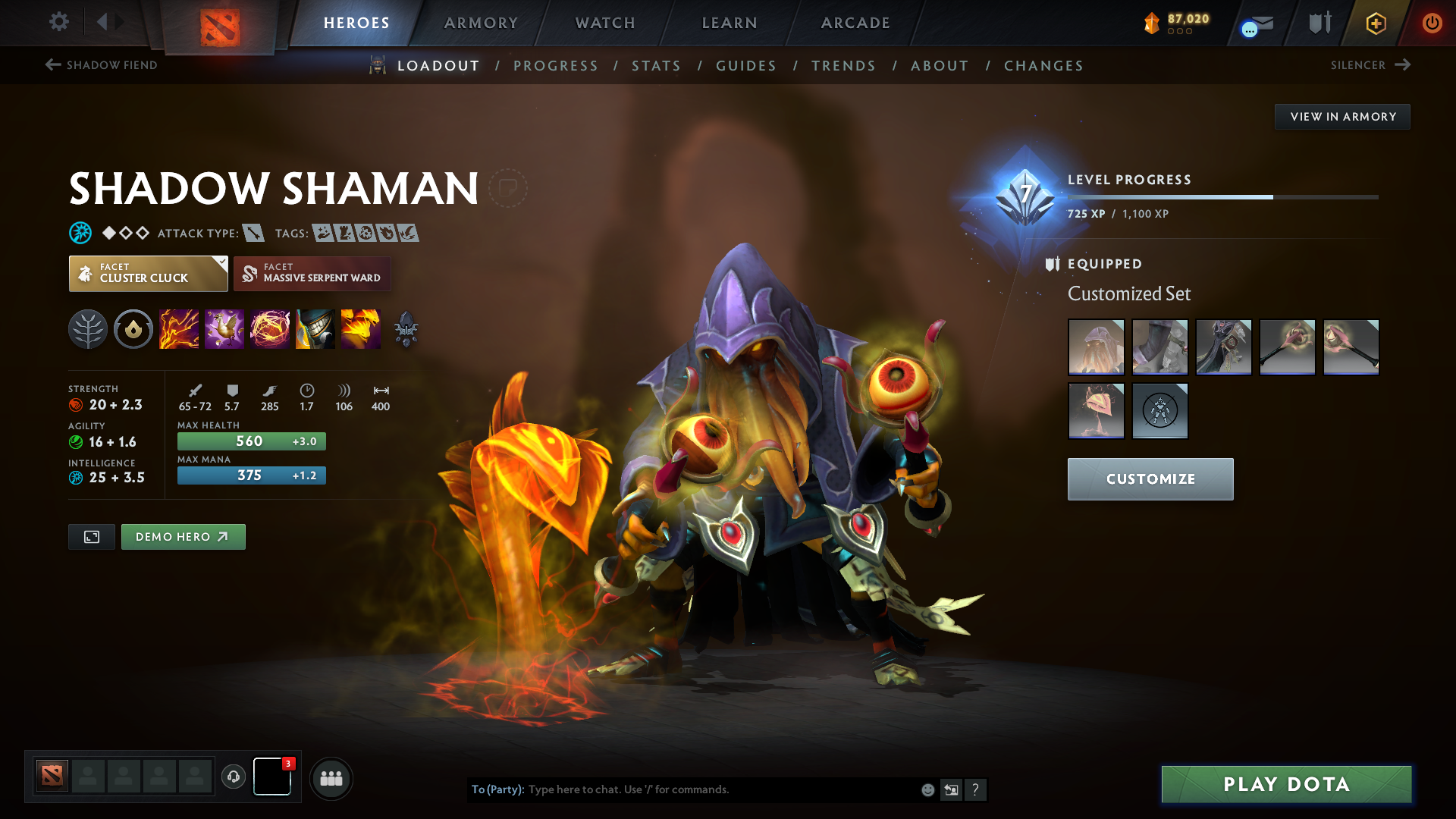This screenshot has height=819, width=1456.
Task: Select the Shackles ability icon
Action: (x=270, y=329)
